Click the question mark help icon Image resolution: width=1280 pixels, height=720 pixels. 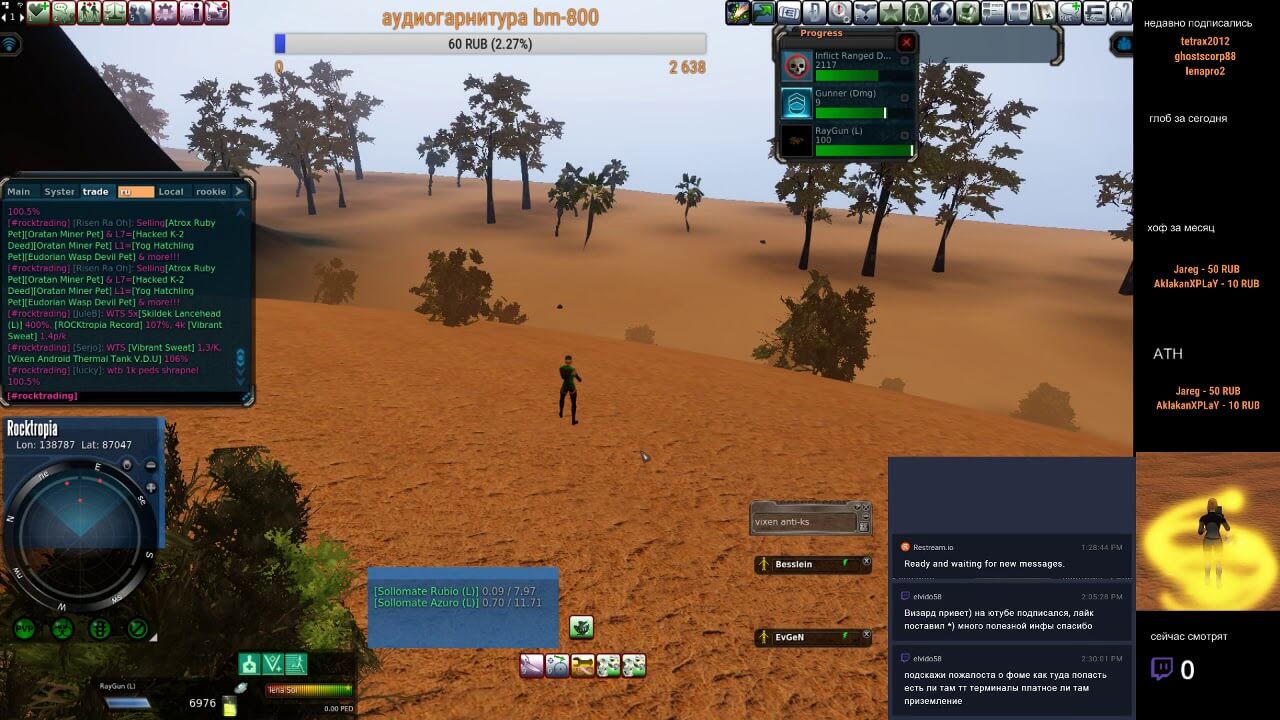1122,12
